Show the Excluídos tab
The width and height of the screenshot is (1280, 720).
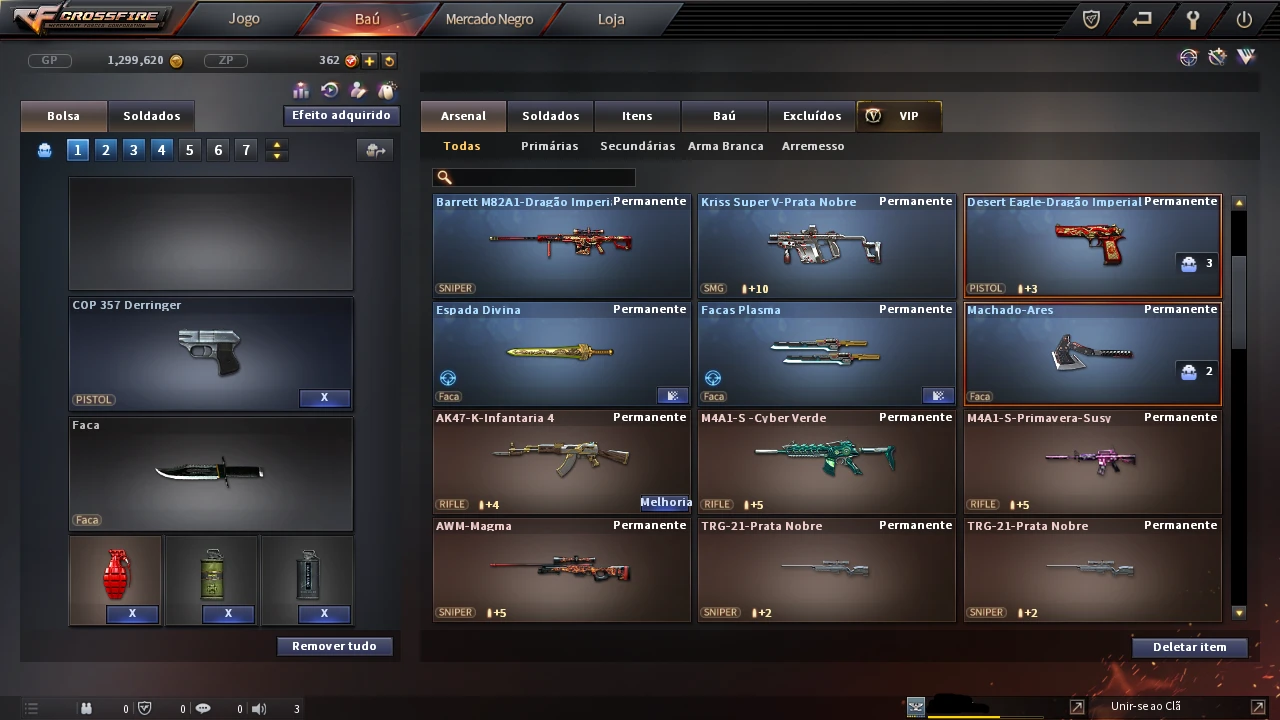pyautogui.click(x=811, y=116)
